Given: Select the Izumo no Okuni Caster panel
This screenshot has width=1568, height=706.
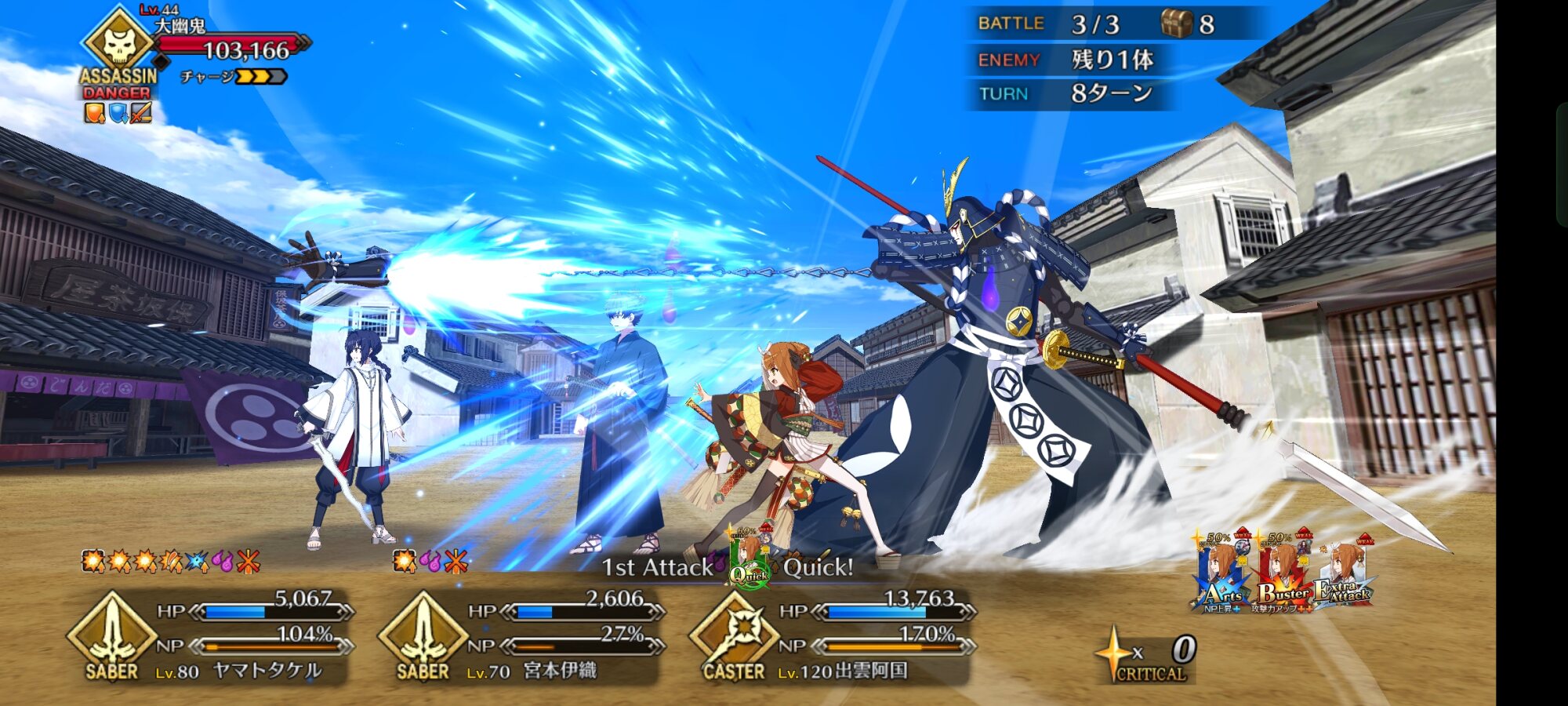Looking at the screenshot, I should [831, 637].
